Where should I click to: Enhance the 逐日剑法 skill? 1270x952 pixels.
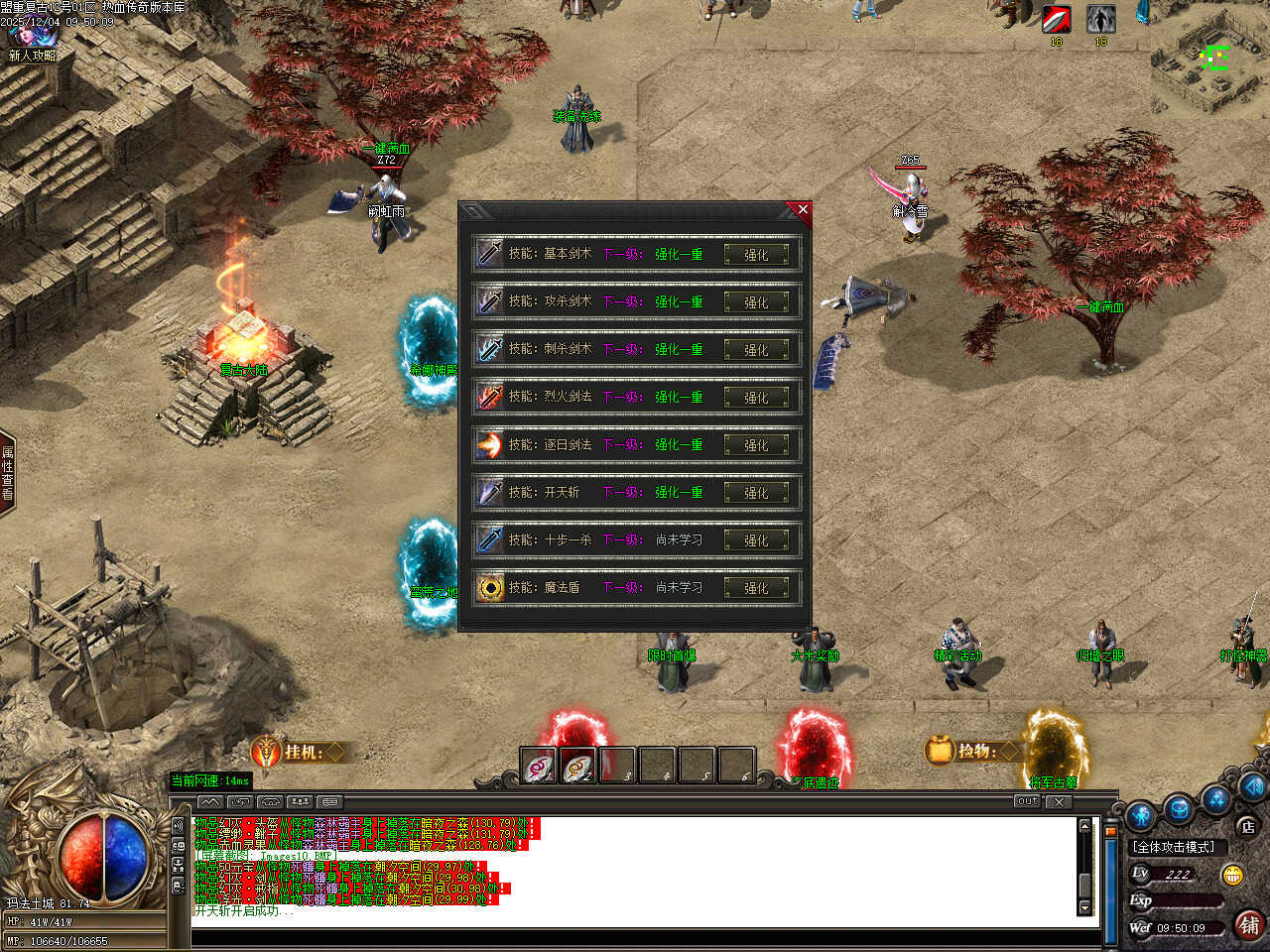coord(756,445)
